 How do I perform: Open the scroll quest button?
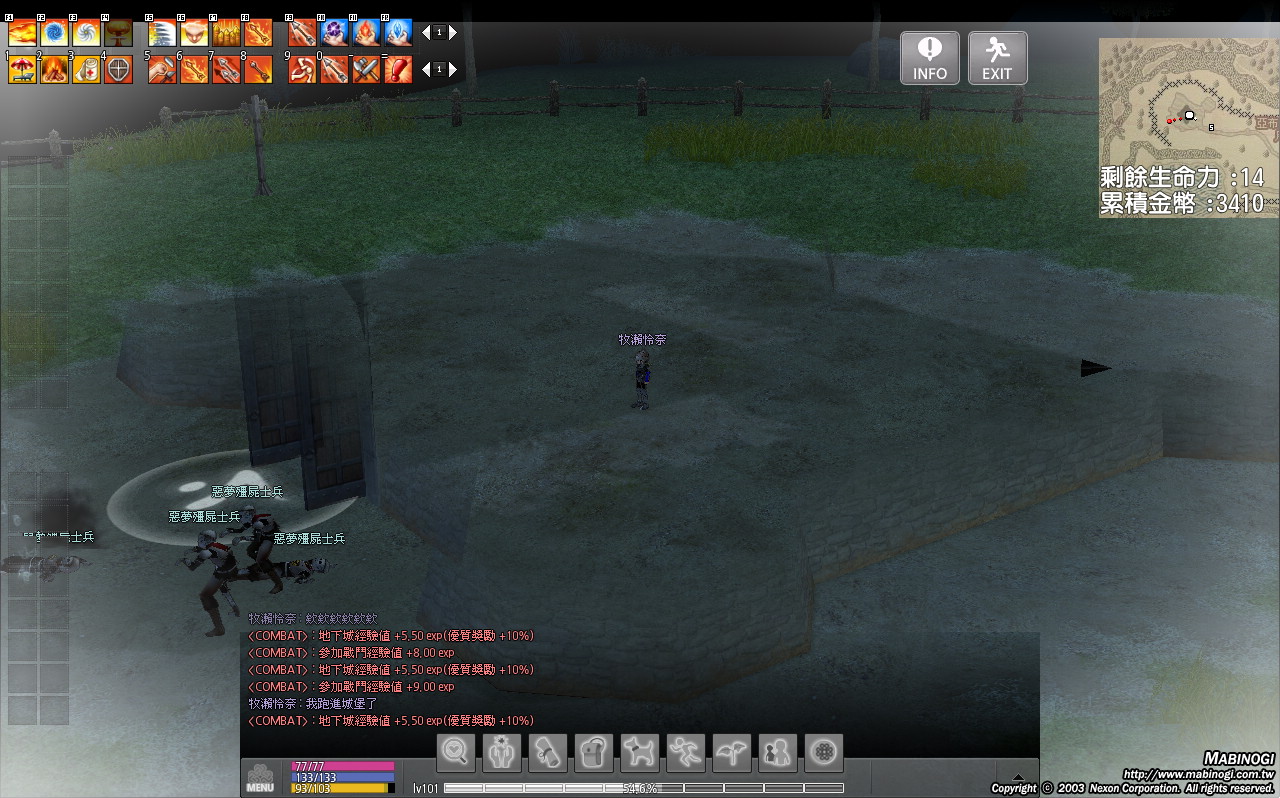coord(548,753)
